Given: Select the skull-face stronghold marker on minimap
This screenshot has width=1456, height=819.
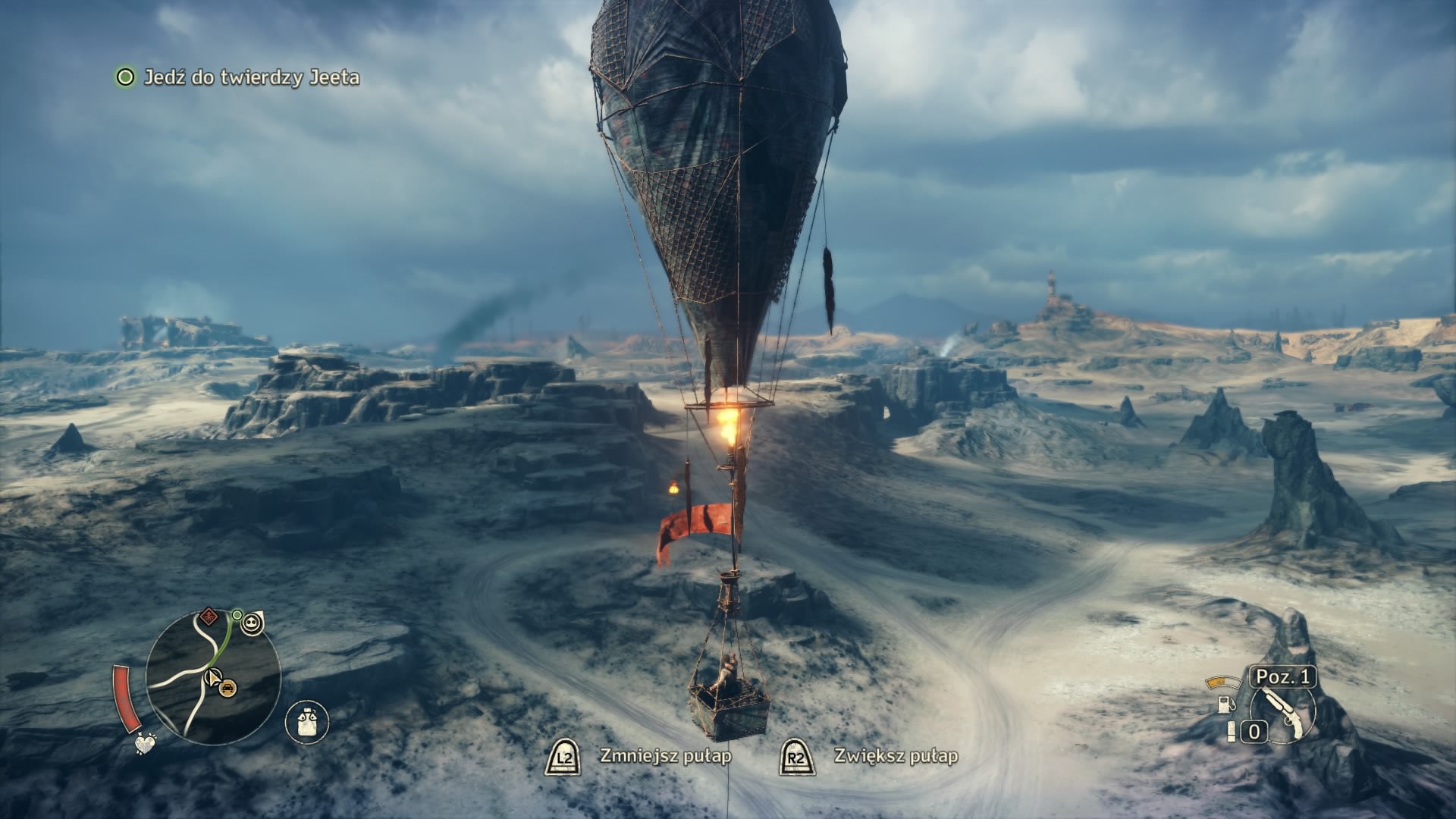Looking at the screenshot, I should coord(253,623).
